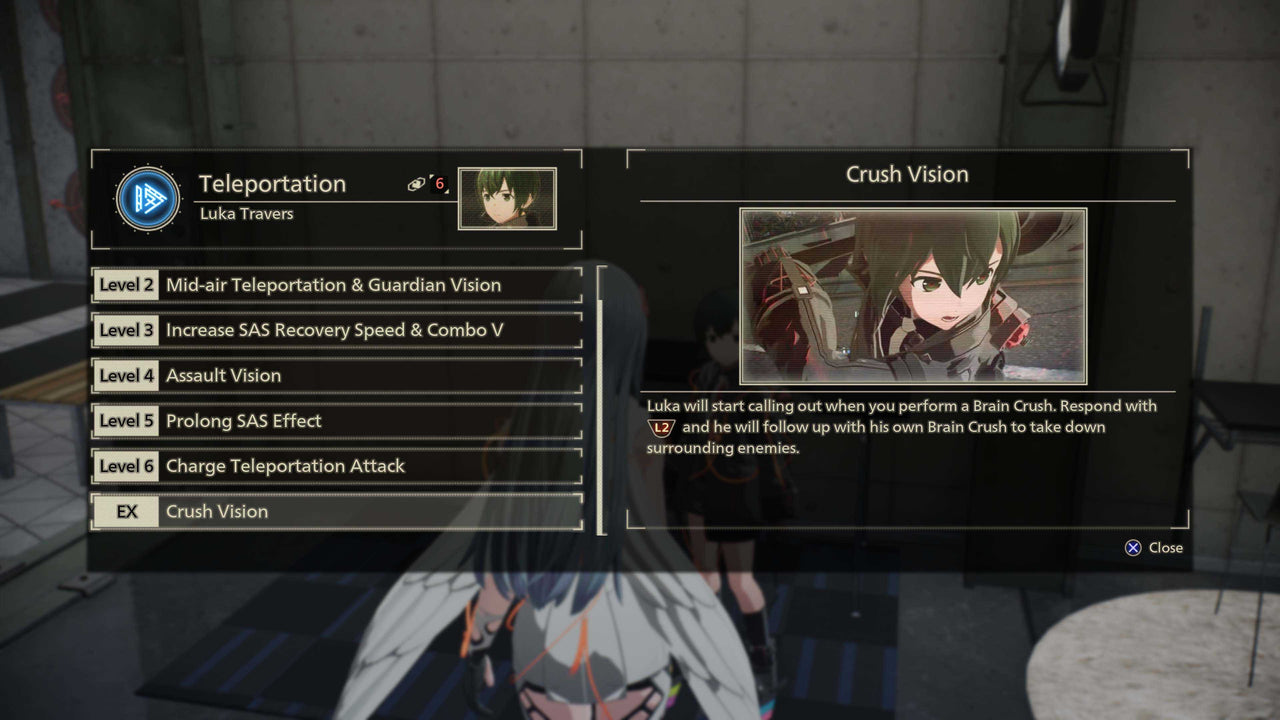The height and width of the screenshot is (720, 1280).
Task: Click the Level 5 badge label
Action: pyautogui.click(x=126, y=421)
